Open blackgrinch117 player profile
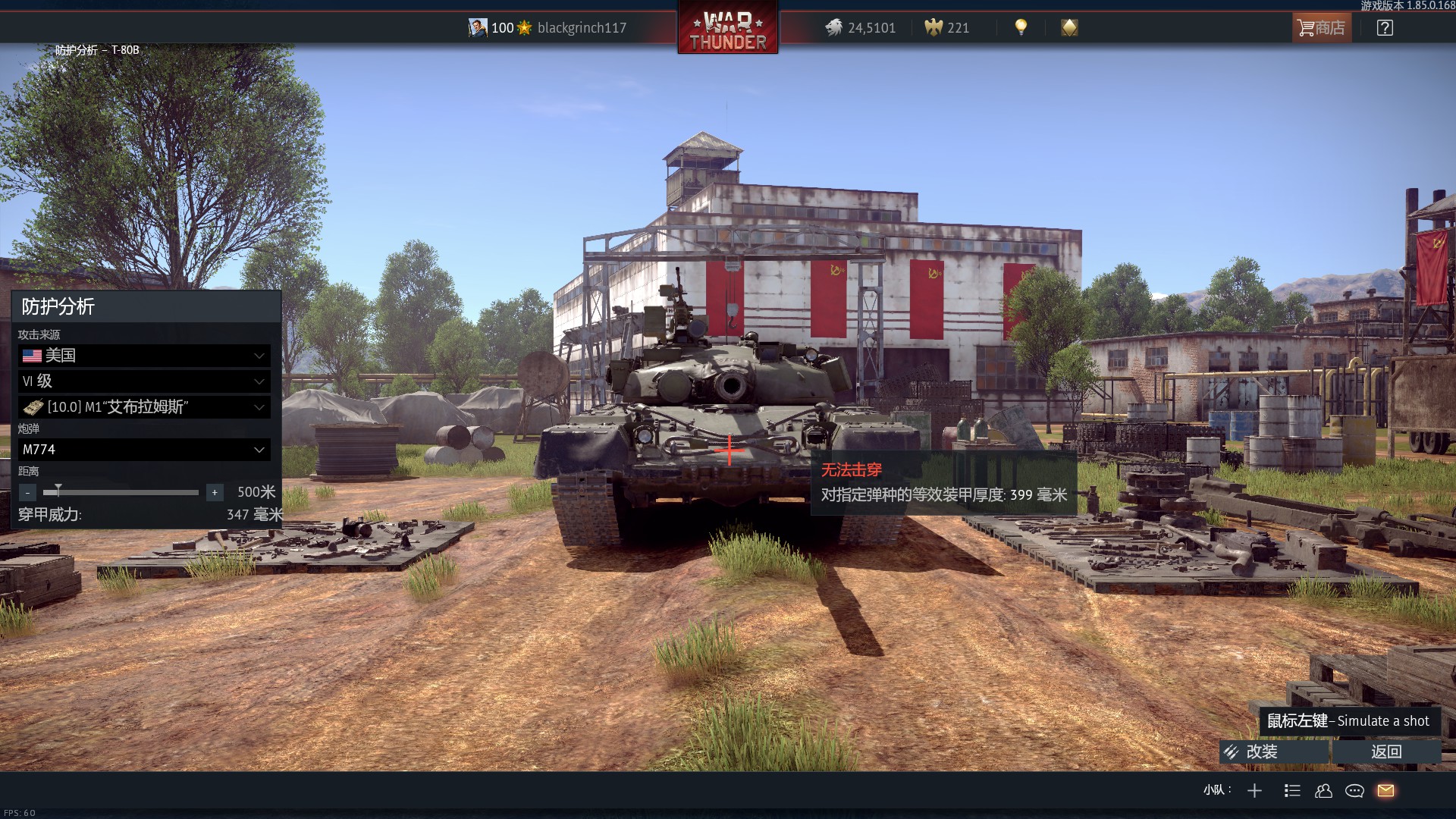 (581, 28)
